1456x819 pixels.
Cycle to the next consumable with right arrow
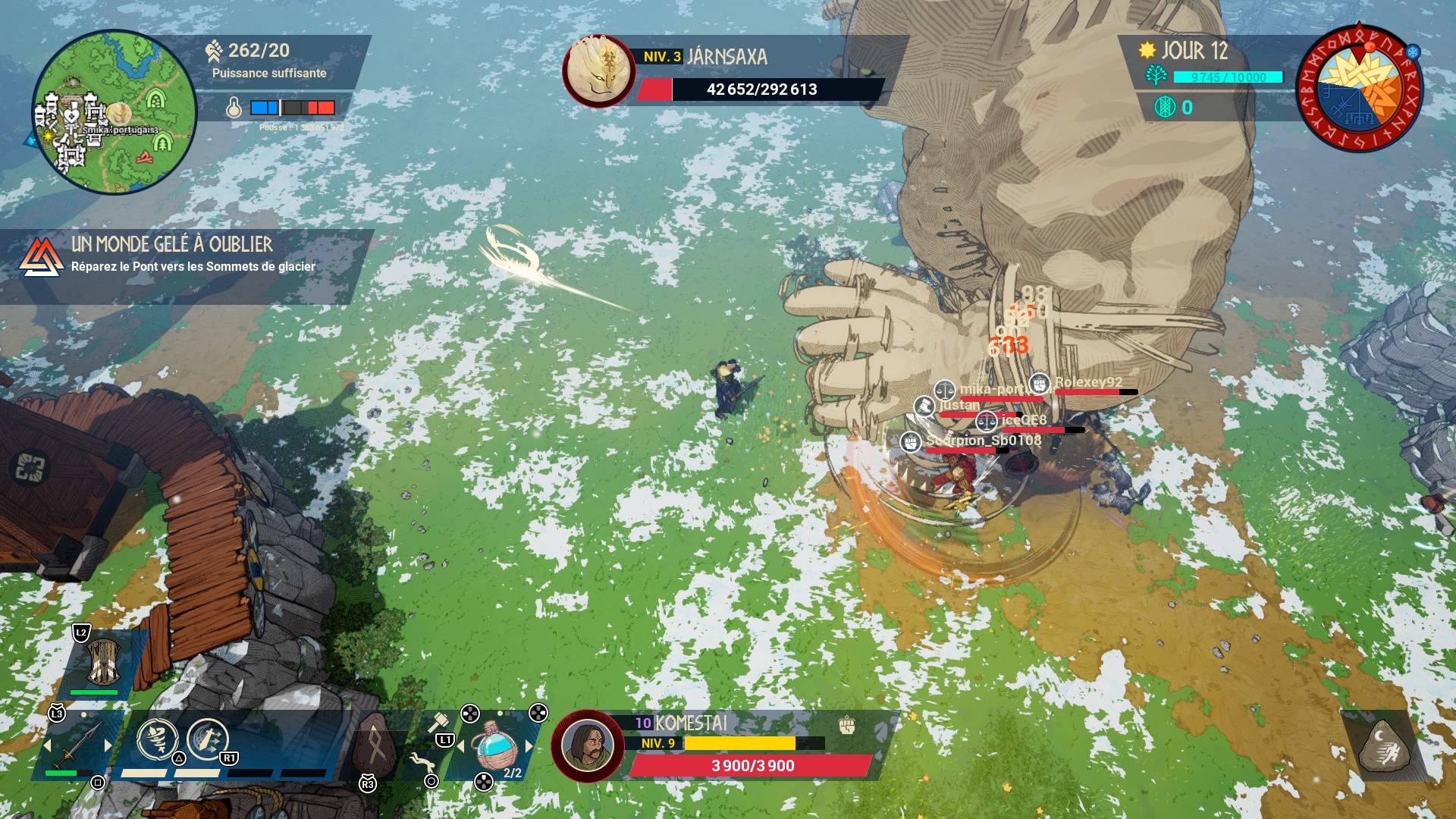pyautogui.click(x=529, y=747)
